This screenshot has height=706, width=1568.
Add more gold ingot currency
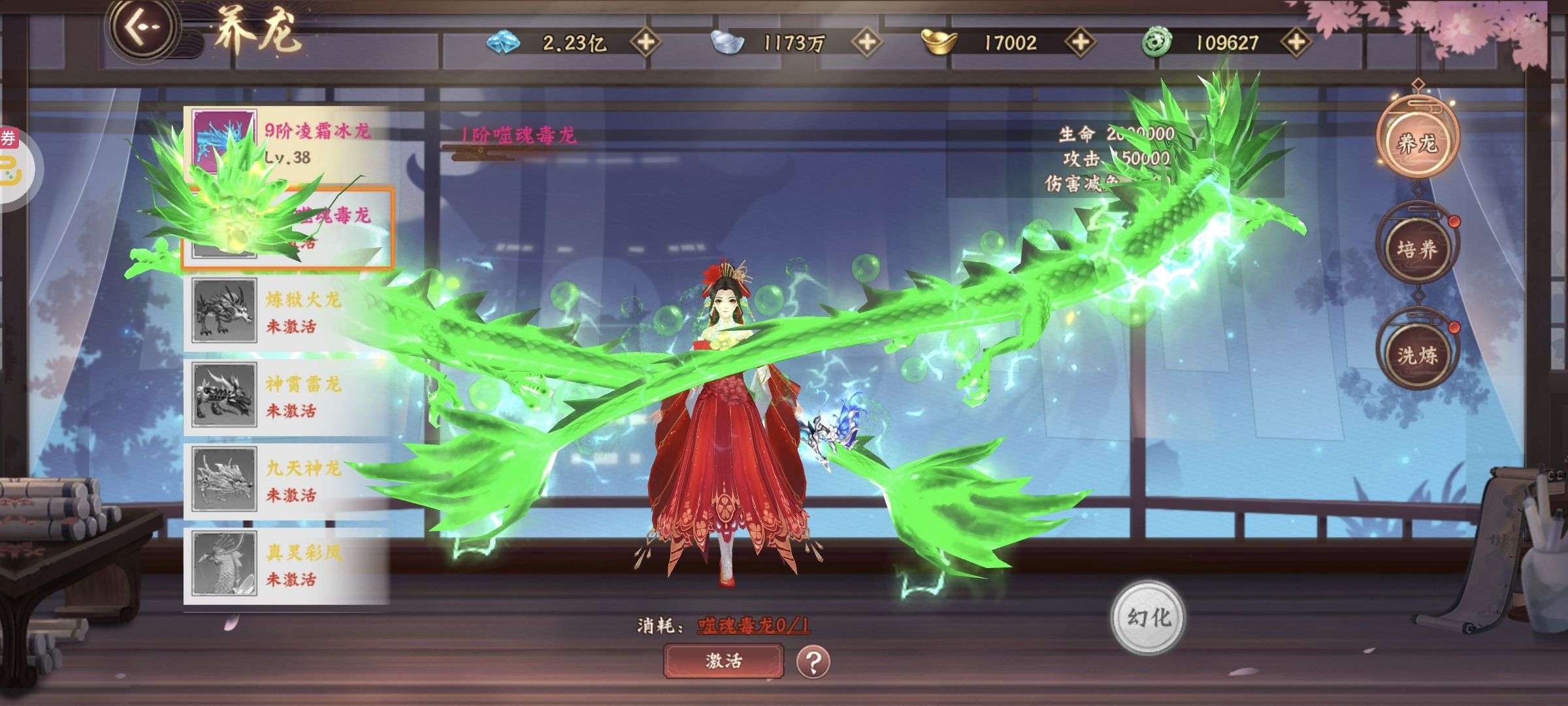(x=1081, y=42)
